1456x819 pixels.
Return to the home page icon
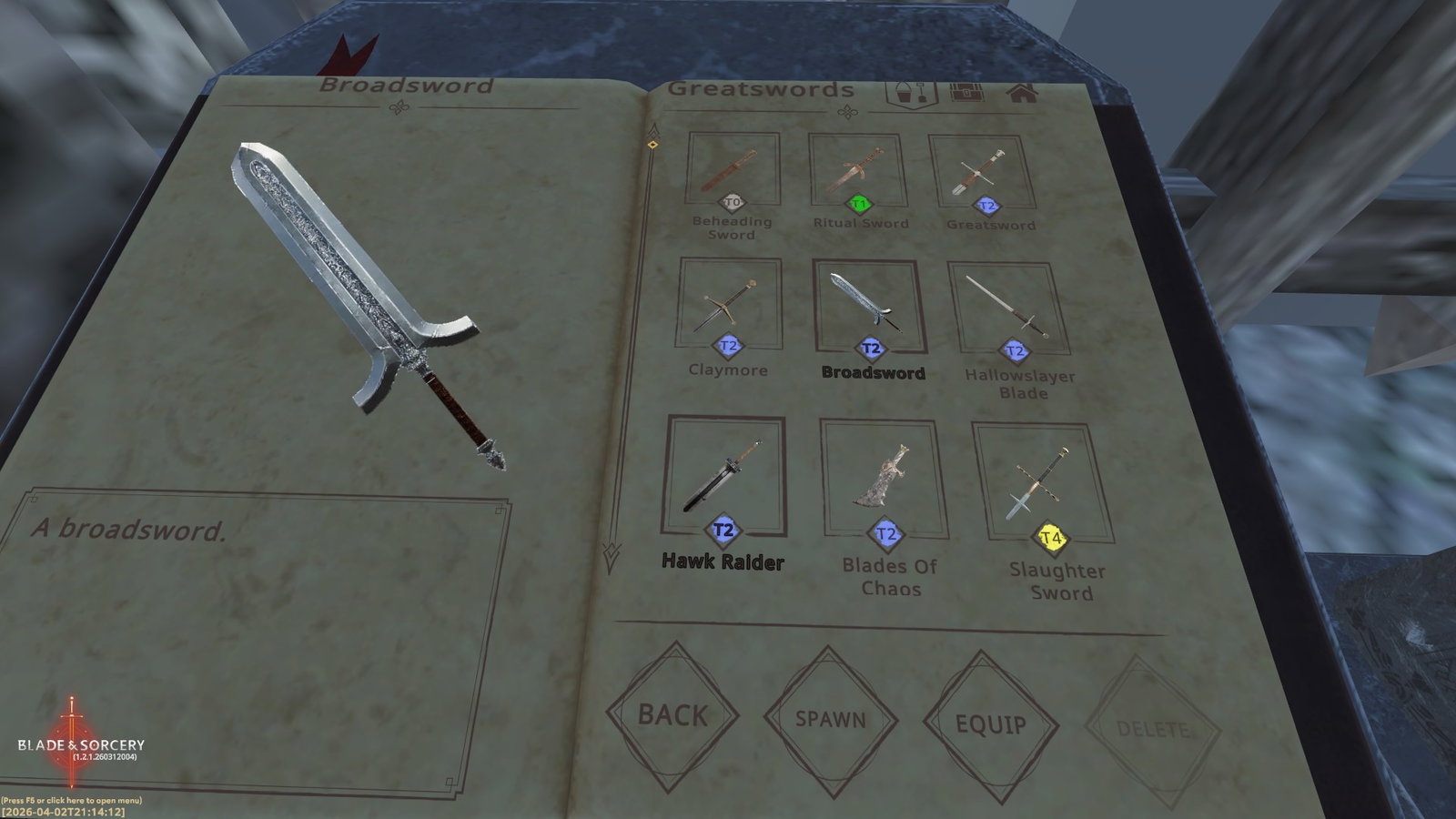(x=1022, y=93)
